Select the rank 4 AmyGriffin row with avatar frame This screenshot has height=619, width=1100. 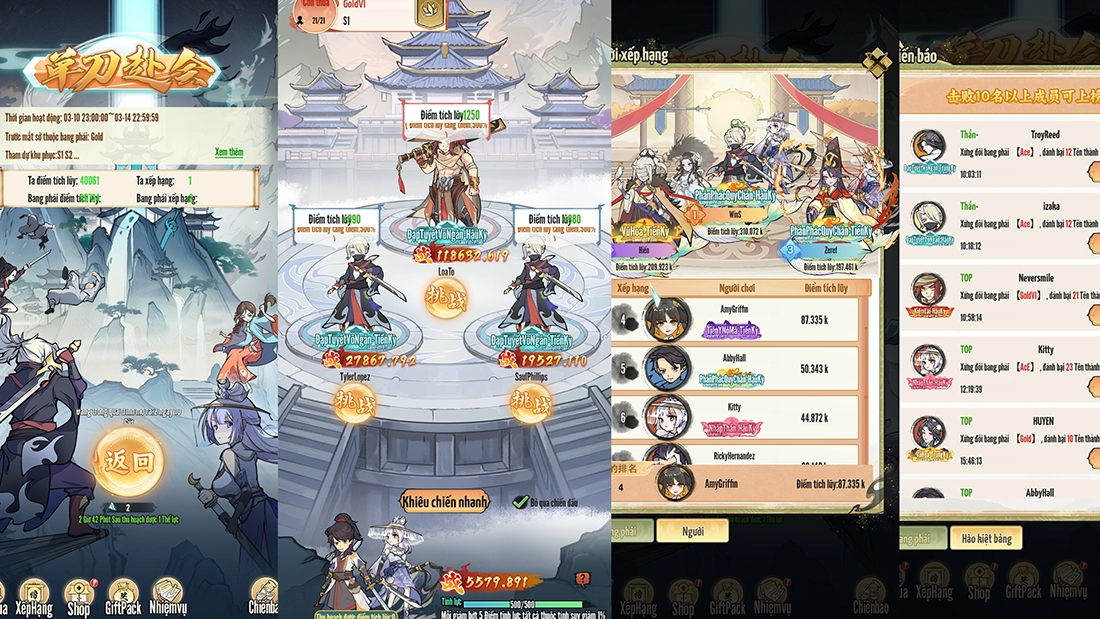tap(740, 319)
